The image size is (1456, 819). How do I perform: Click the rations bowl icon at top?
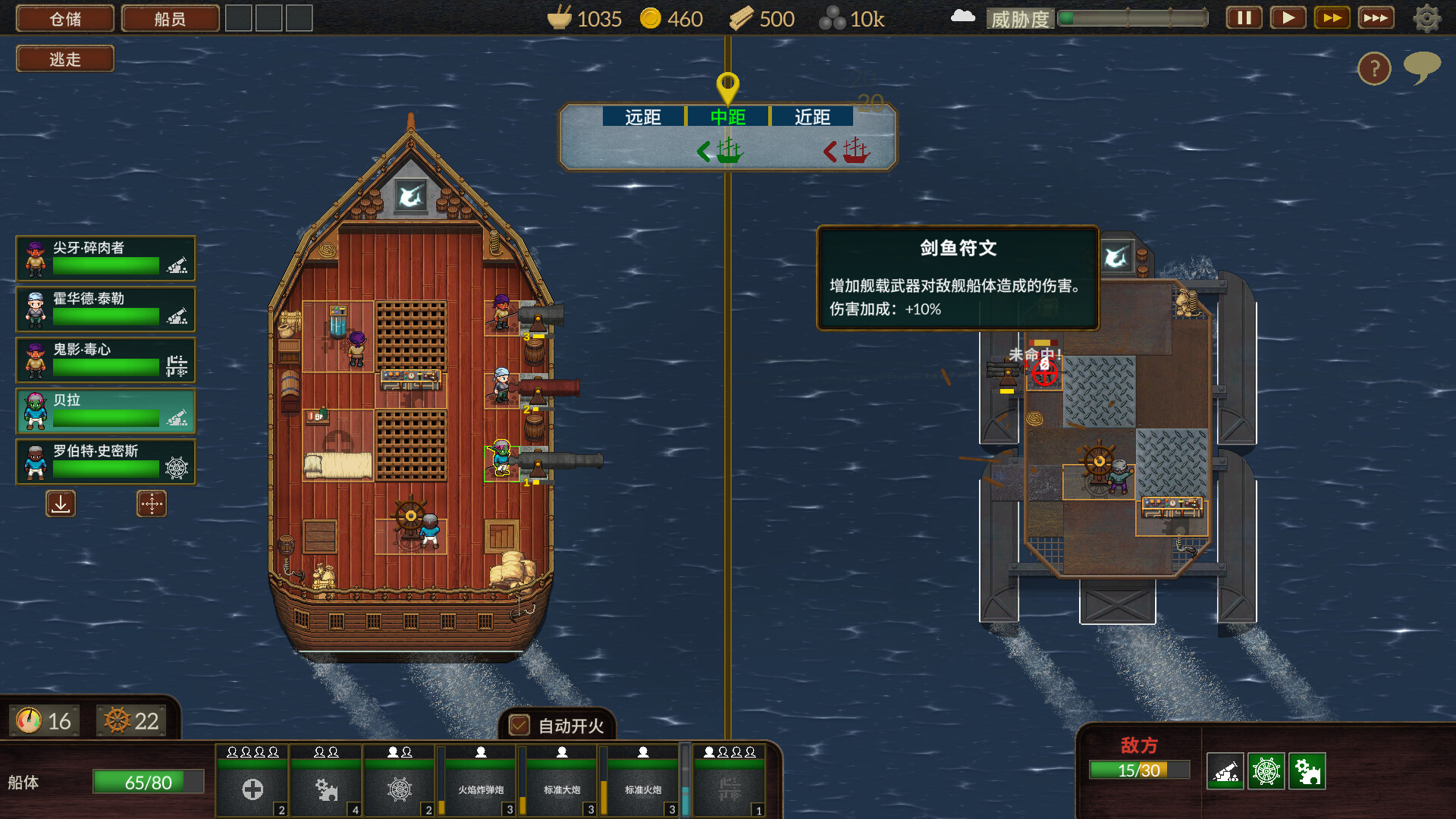click(559, 17)
